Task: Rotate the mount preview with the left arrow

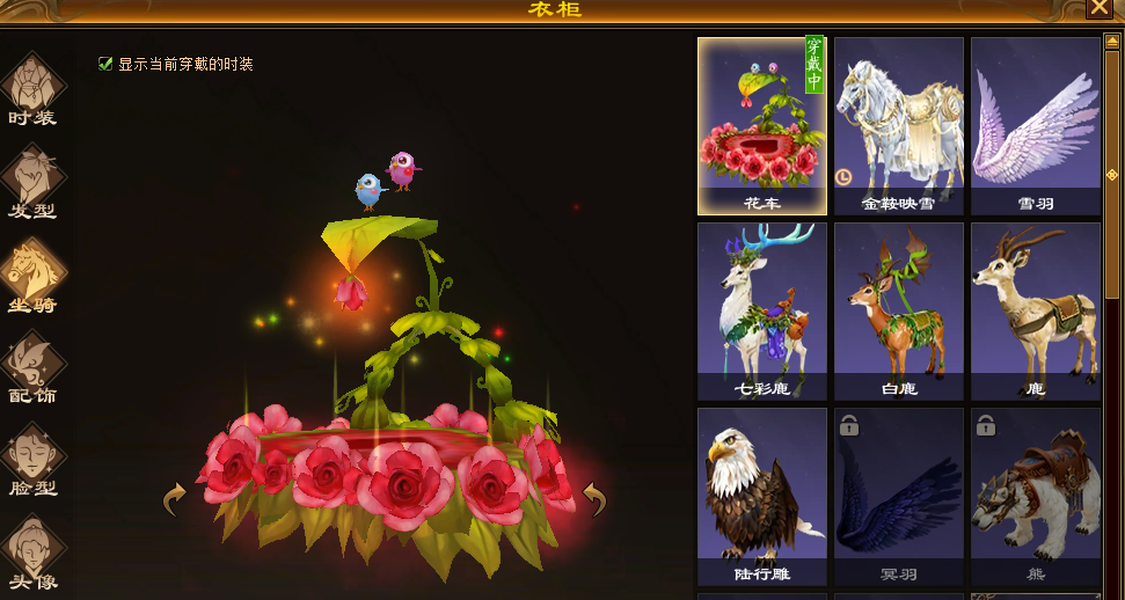Action: (175, 499)
